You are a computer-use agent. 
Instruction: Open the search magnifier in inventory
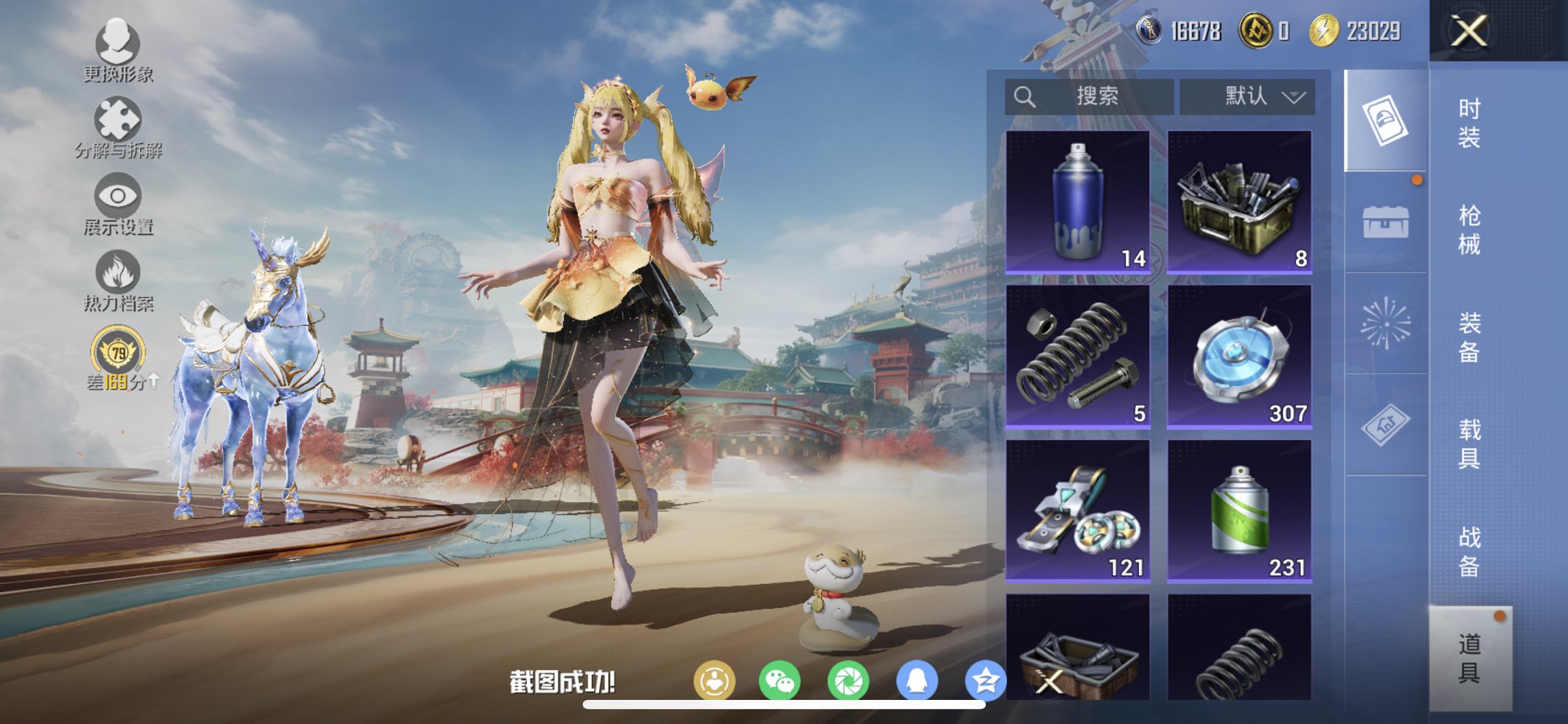pyautogui.click(x=1025, y=95)
